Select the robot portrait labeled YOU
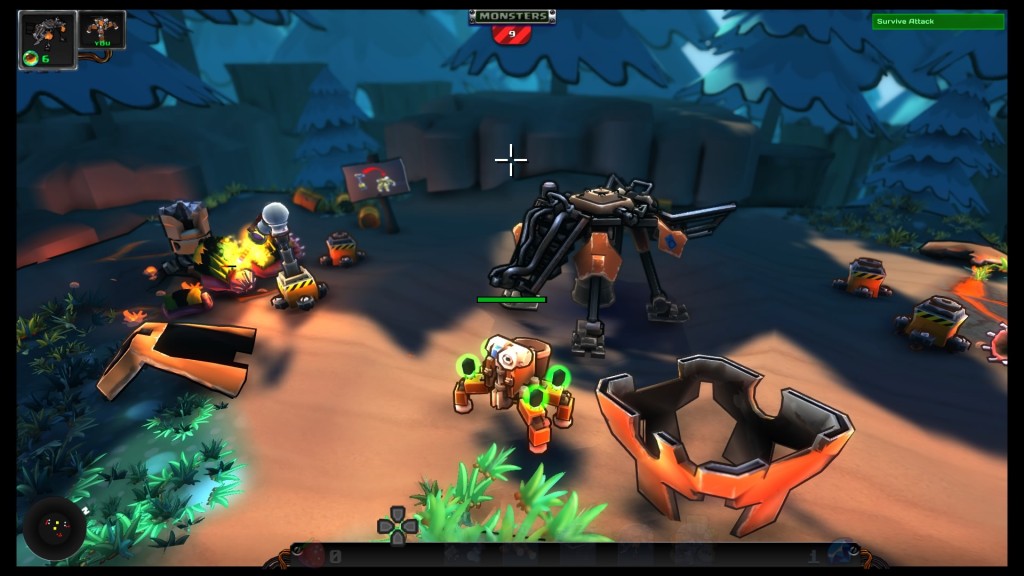The height and width of the screenshot is (576, 1024). 102,30
